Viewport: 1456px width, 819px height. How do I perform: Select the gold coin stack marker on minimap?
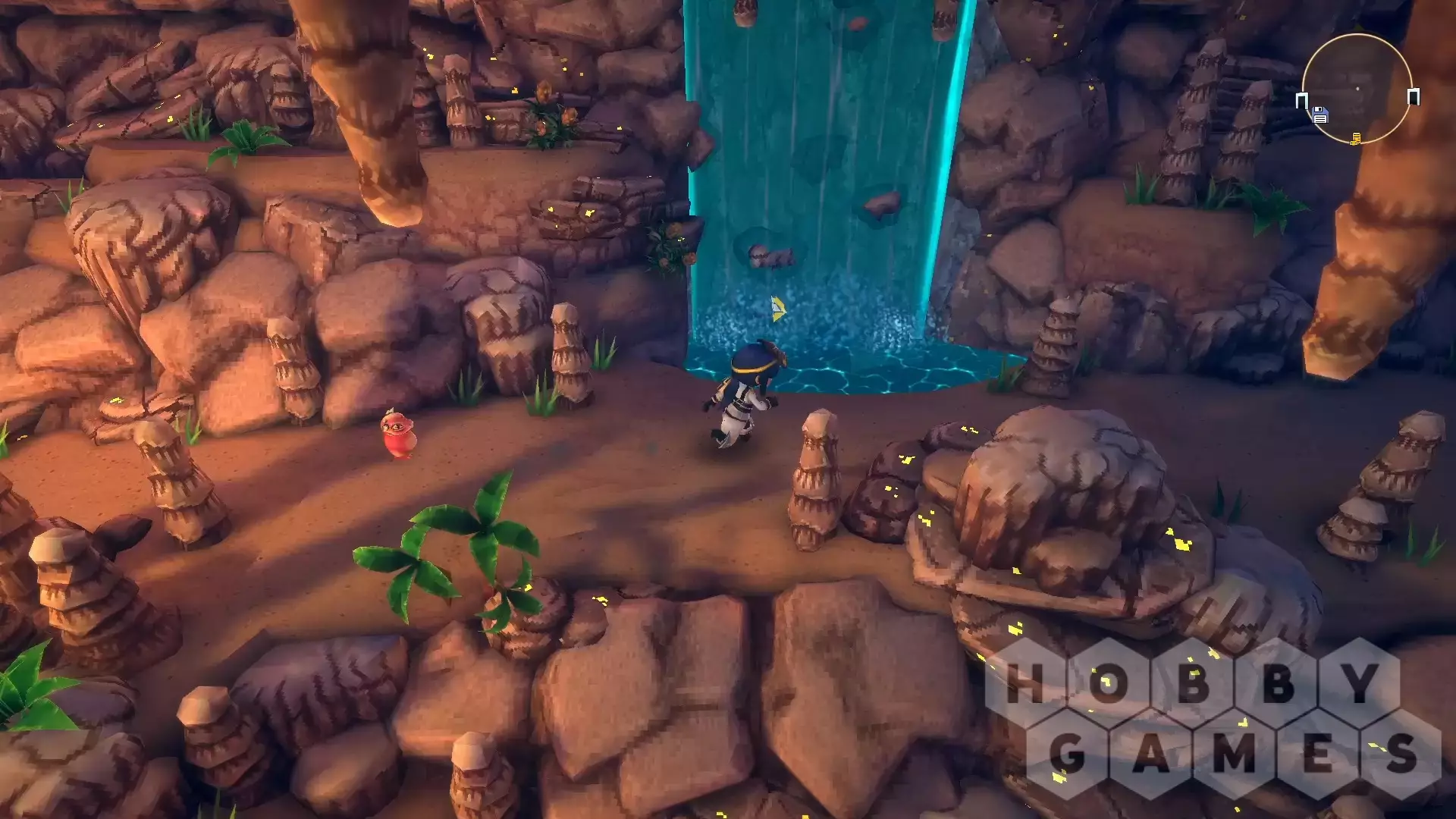1356,138
